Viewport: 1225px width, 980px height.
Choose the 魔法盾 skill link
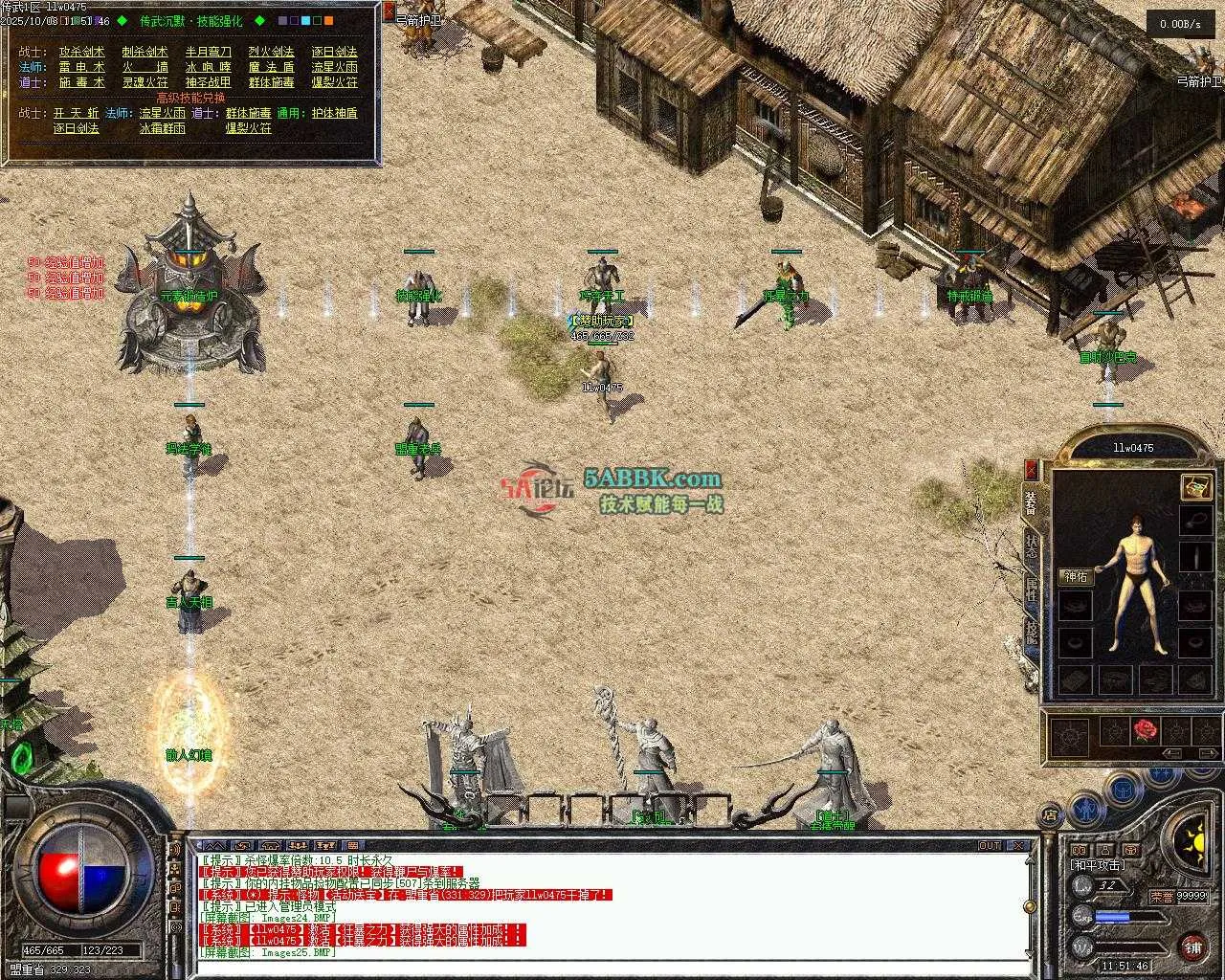pyautogui.click(x=271, y=67)
